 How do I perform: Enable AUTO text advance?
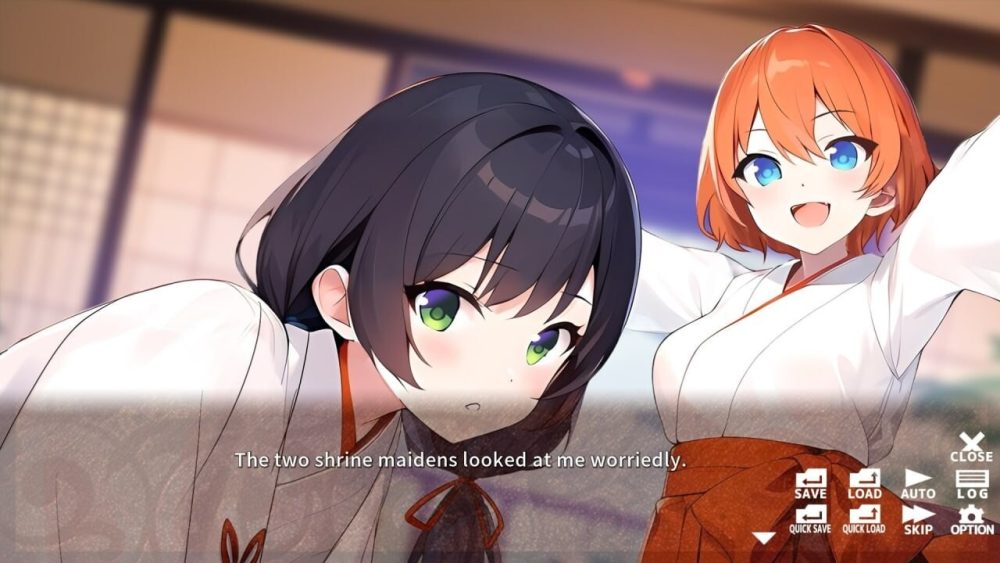coord(918,484)
